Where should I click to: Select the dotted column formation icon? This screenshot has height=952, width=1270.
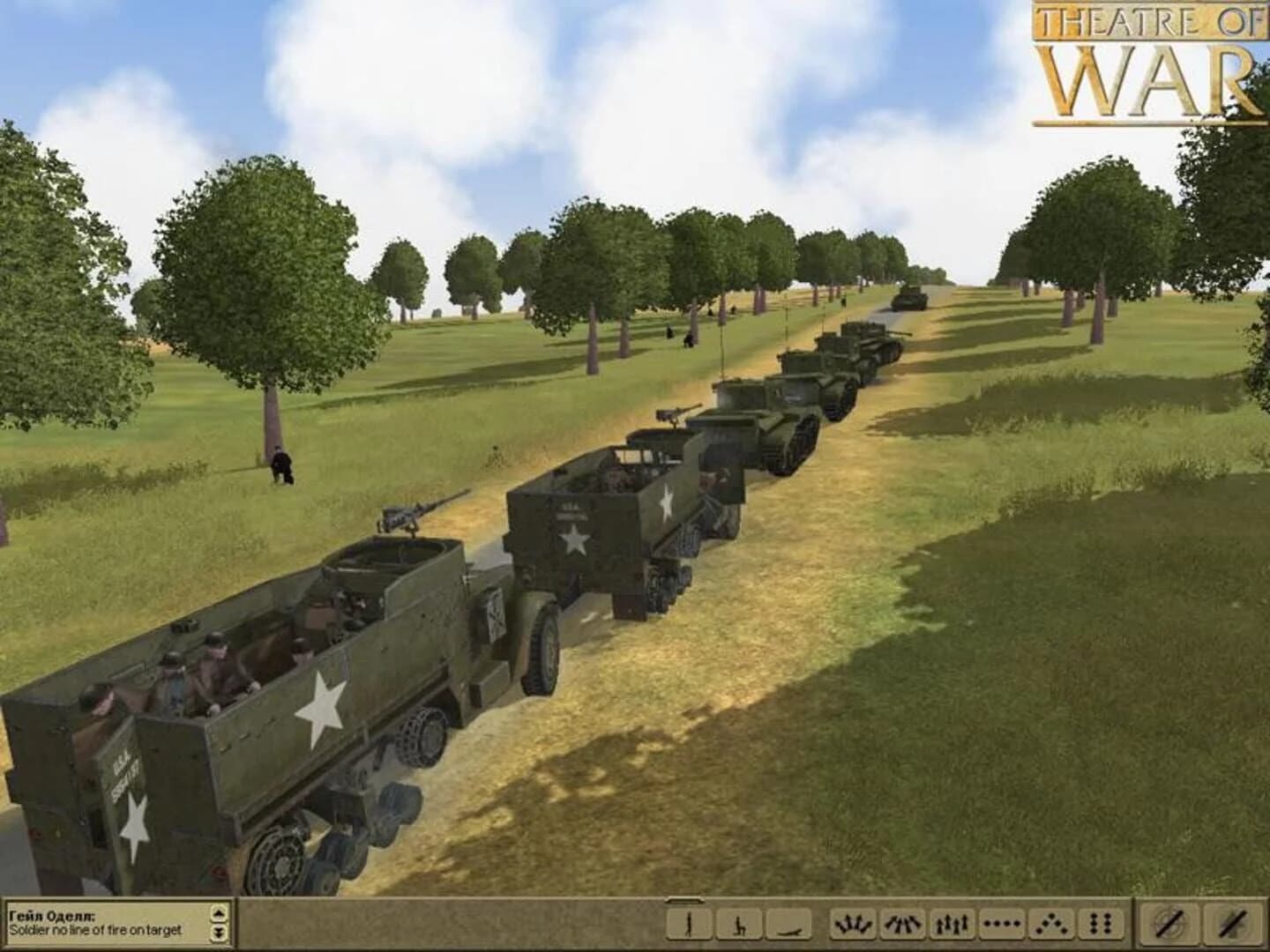click(1003, 924)
